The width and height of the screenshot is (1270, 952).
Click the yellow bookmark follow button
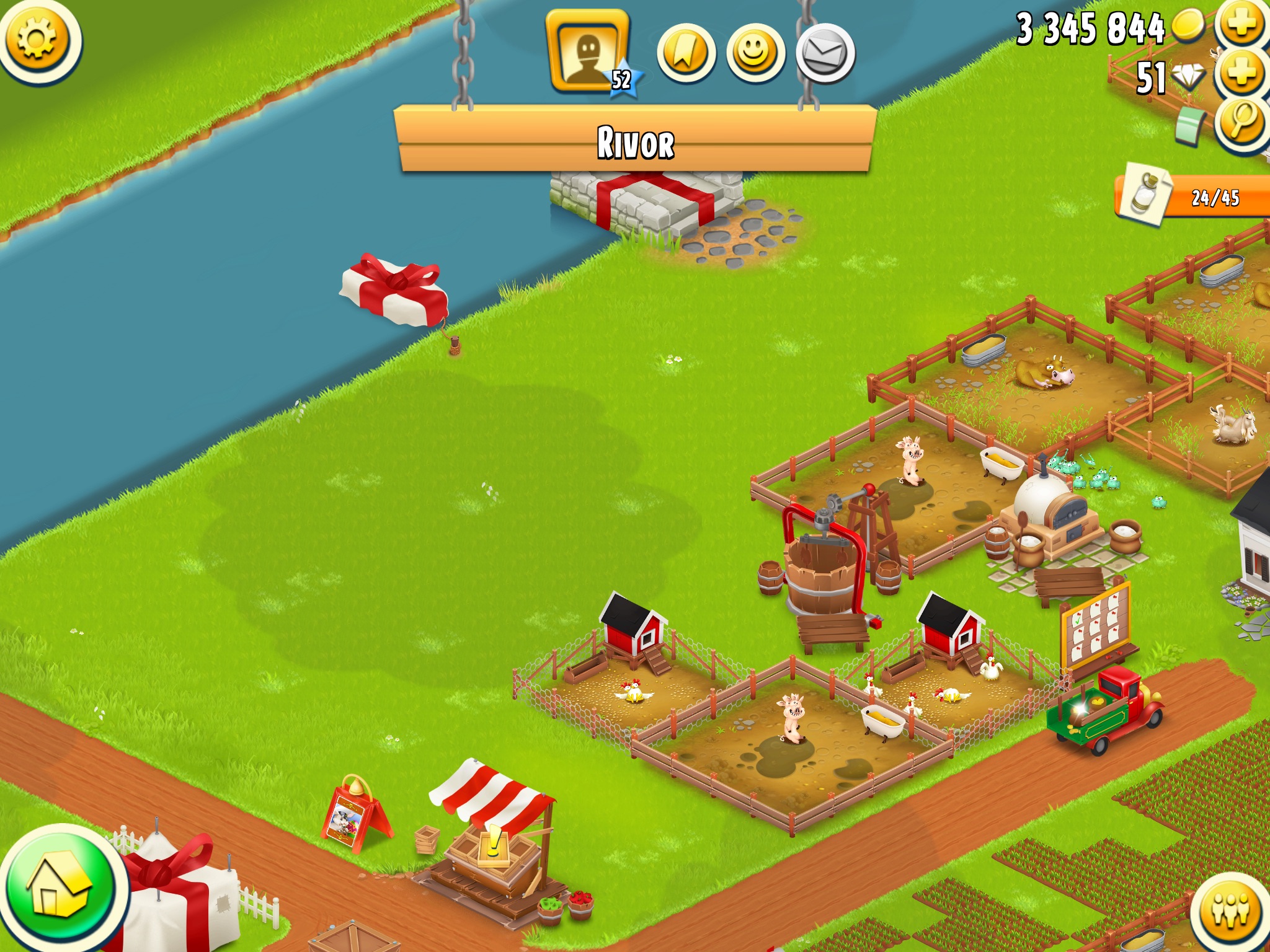(x=685, y=54)
